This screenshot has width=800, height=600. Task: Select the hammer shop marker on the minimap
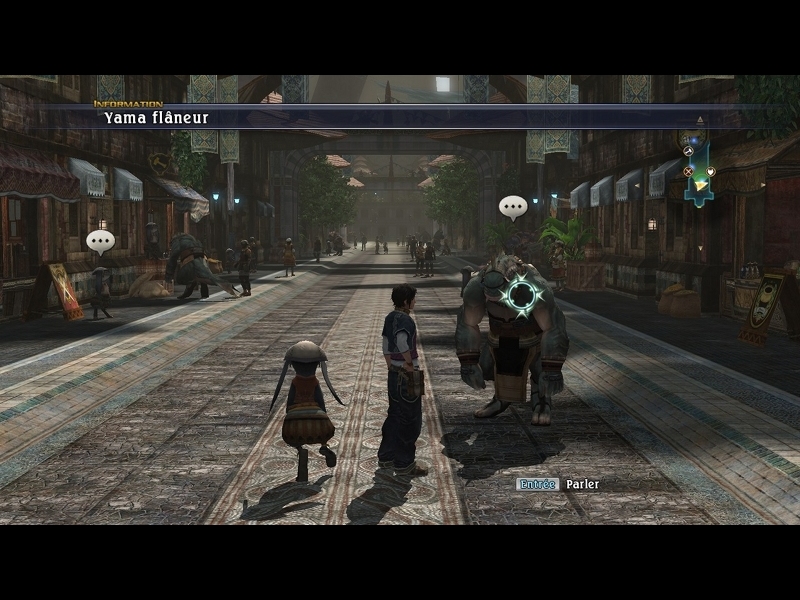tap(688, 151)
